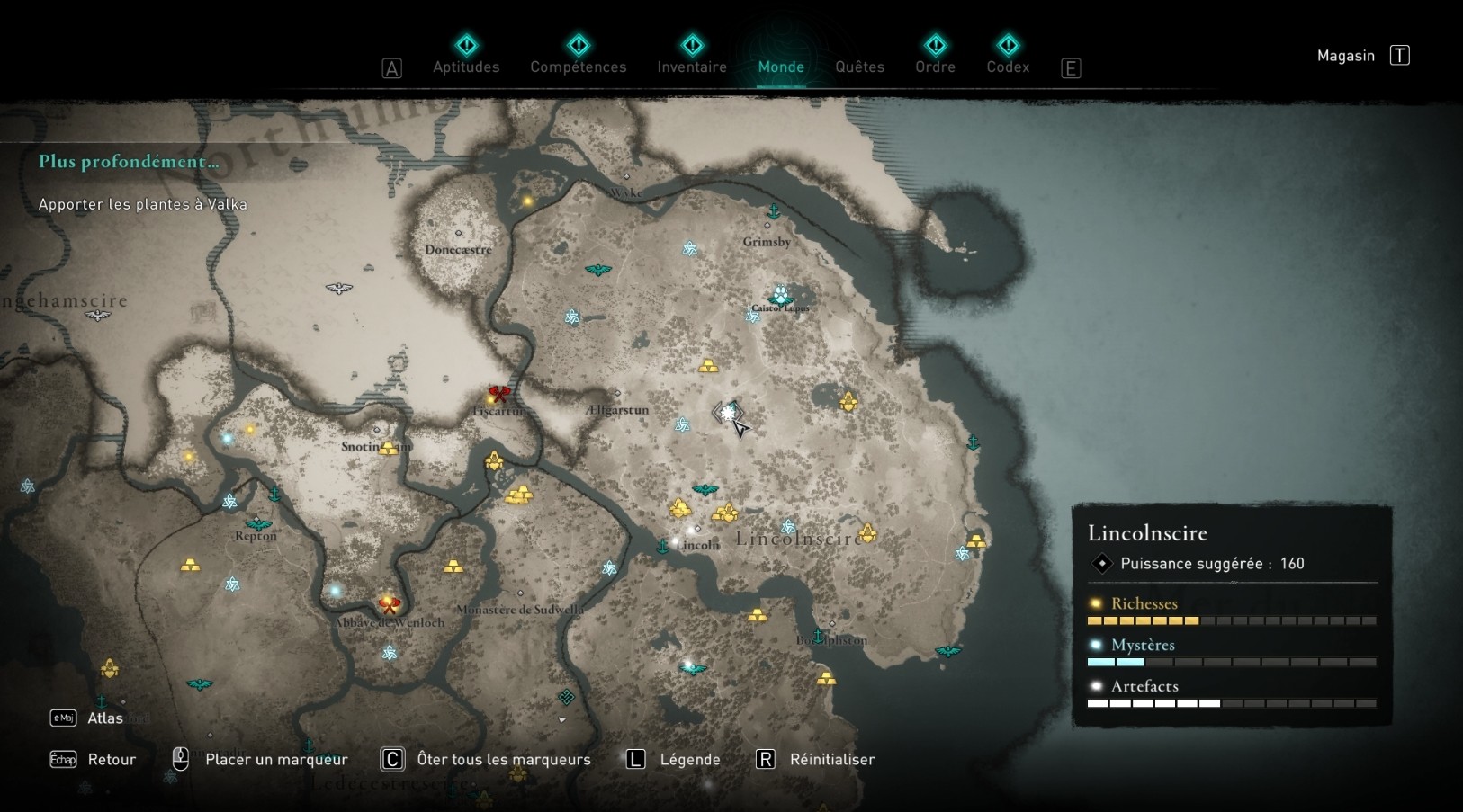Choose Ôter tous les marqueurs

(x=503, y=759)
